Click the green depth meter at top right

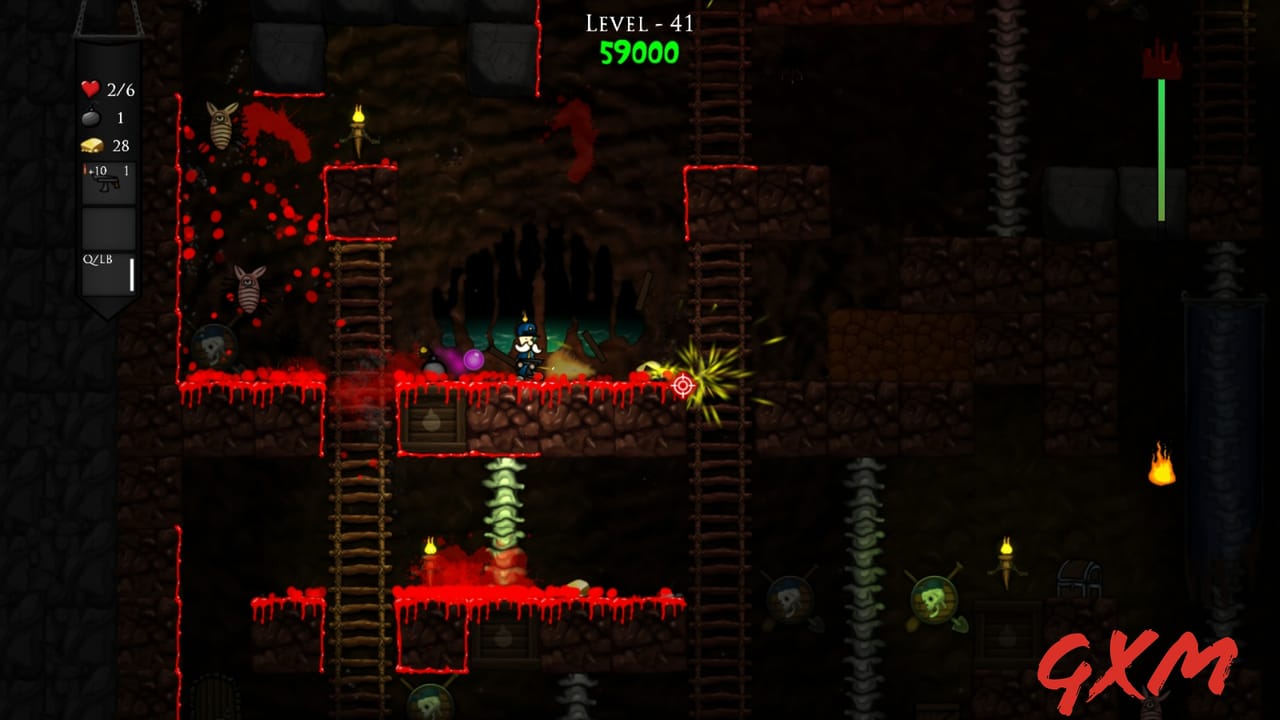[x=1160, y=150]
